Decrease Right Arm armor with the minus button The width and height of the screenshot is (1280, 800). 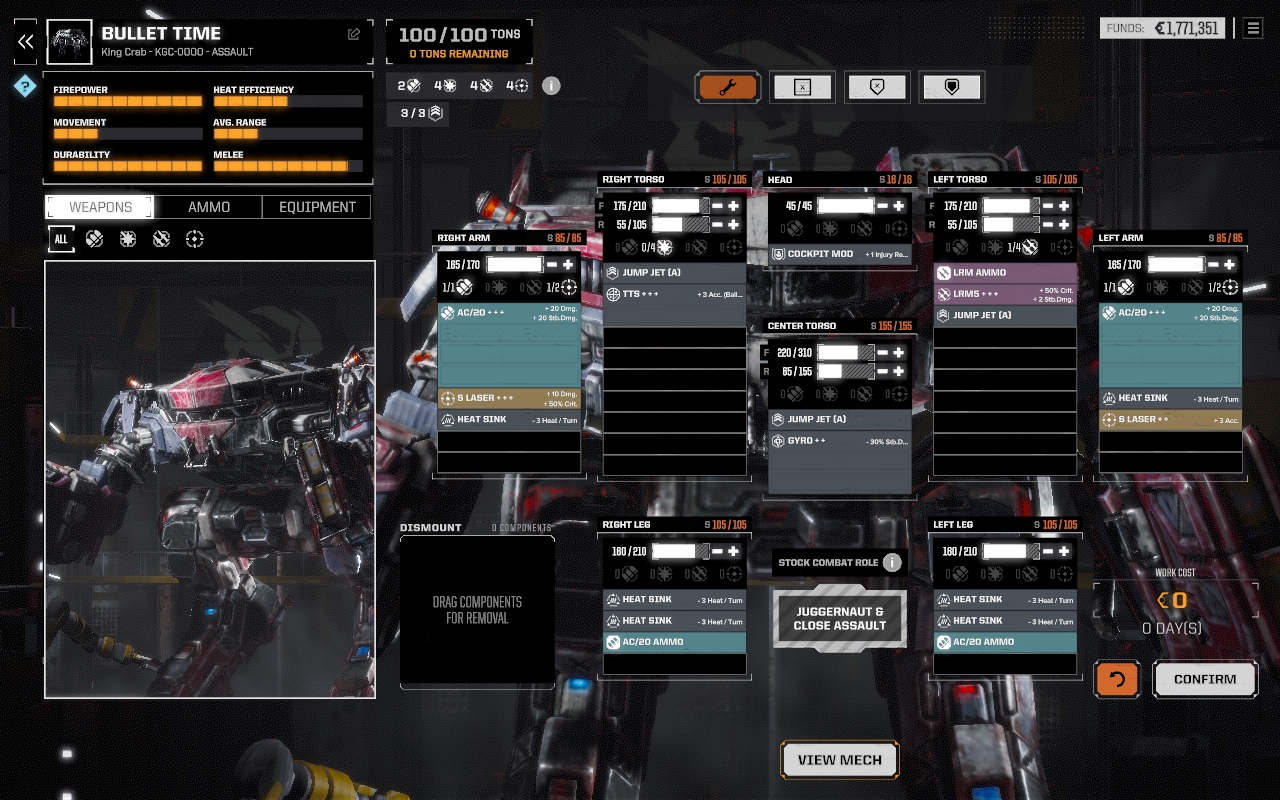(x=552, y=265)
